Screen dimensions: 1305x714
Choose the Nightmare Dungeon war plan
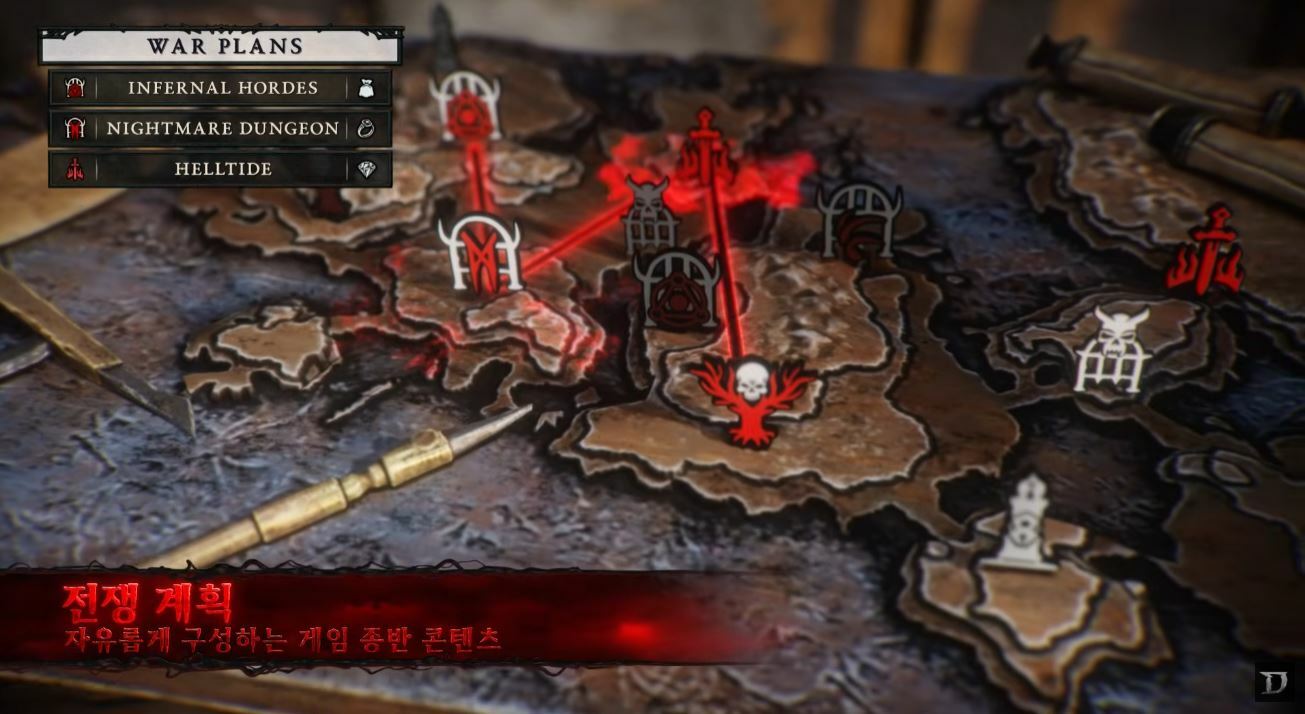(221, 129)
